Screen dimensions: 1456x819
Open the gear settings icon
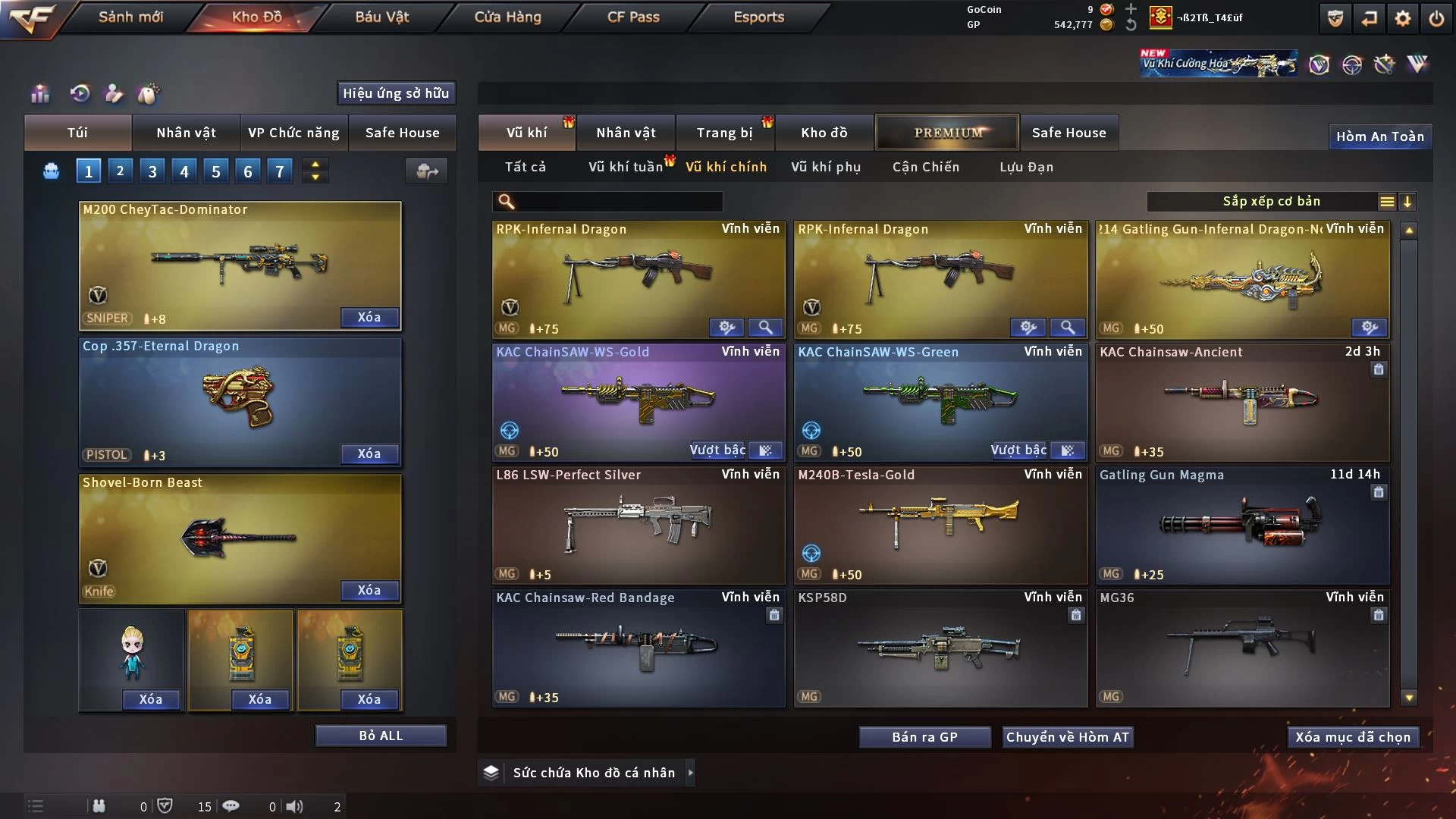(1402, 18)
